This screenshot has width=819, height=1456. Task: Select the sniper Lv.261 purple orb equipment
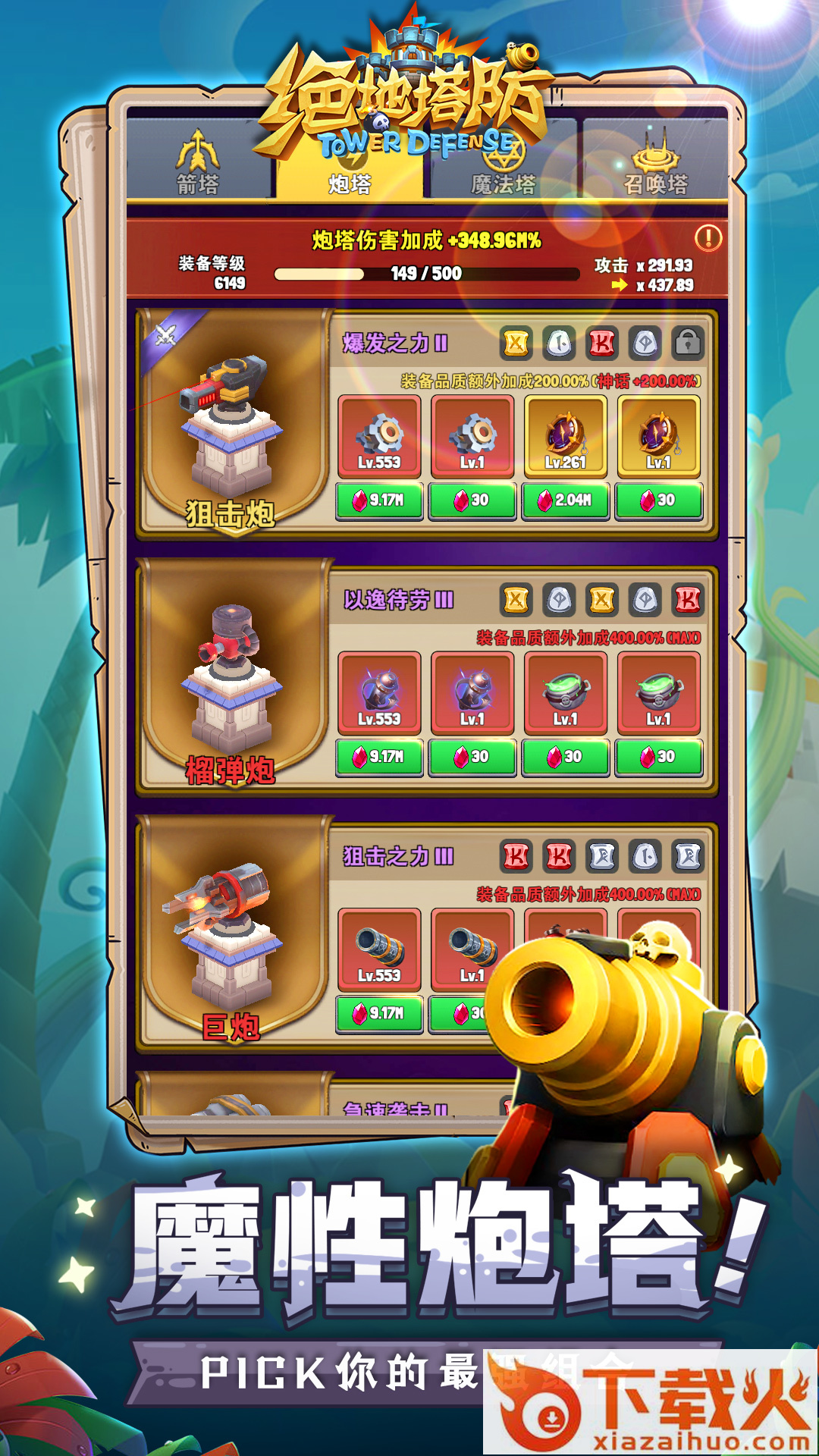tap(565, 436)
